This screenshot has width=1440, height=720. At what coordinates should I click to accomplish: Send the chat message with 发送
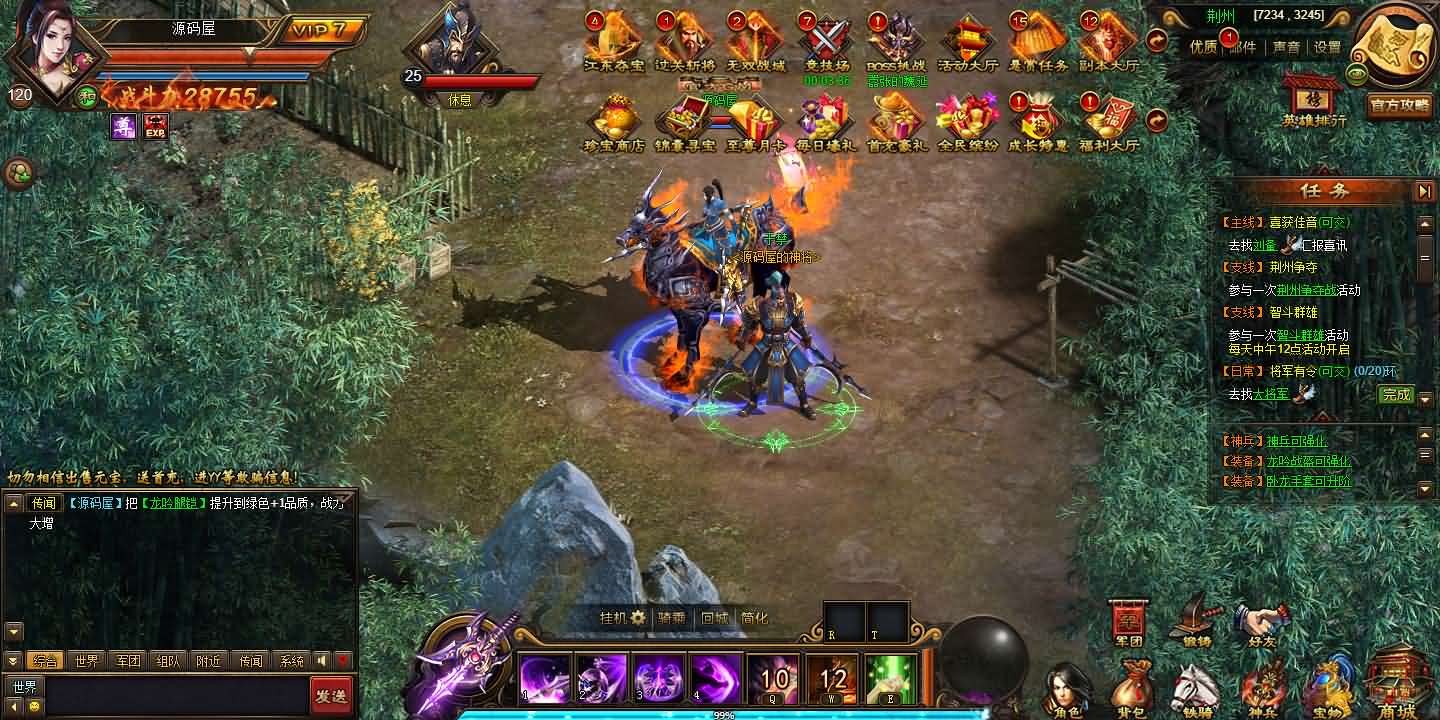pos(331,695)
